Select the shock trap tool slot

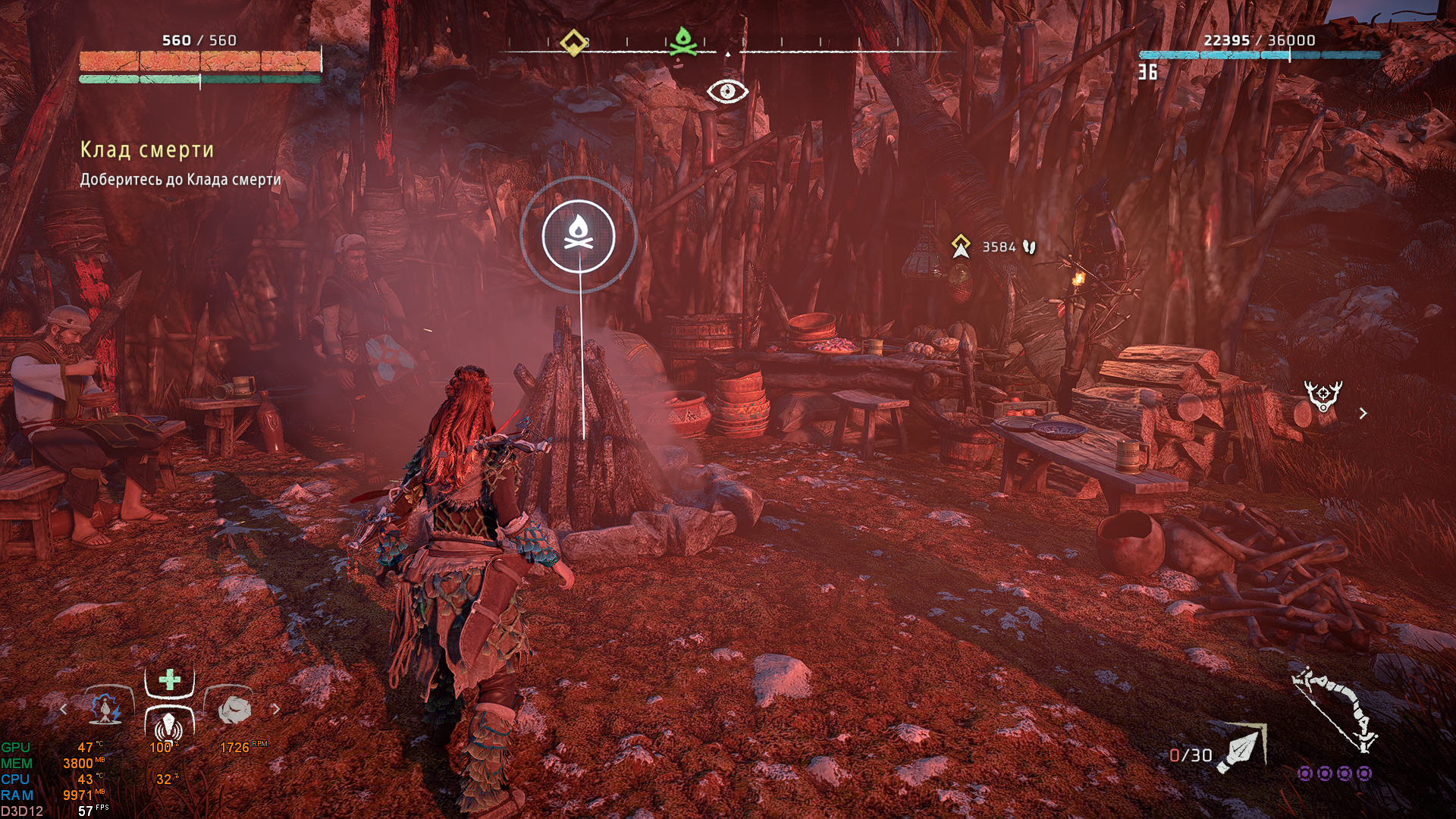(105, 709)
